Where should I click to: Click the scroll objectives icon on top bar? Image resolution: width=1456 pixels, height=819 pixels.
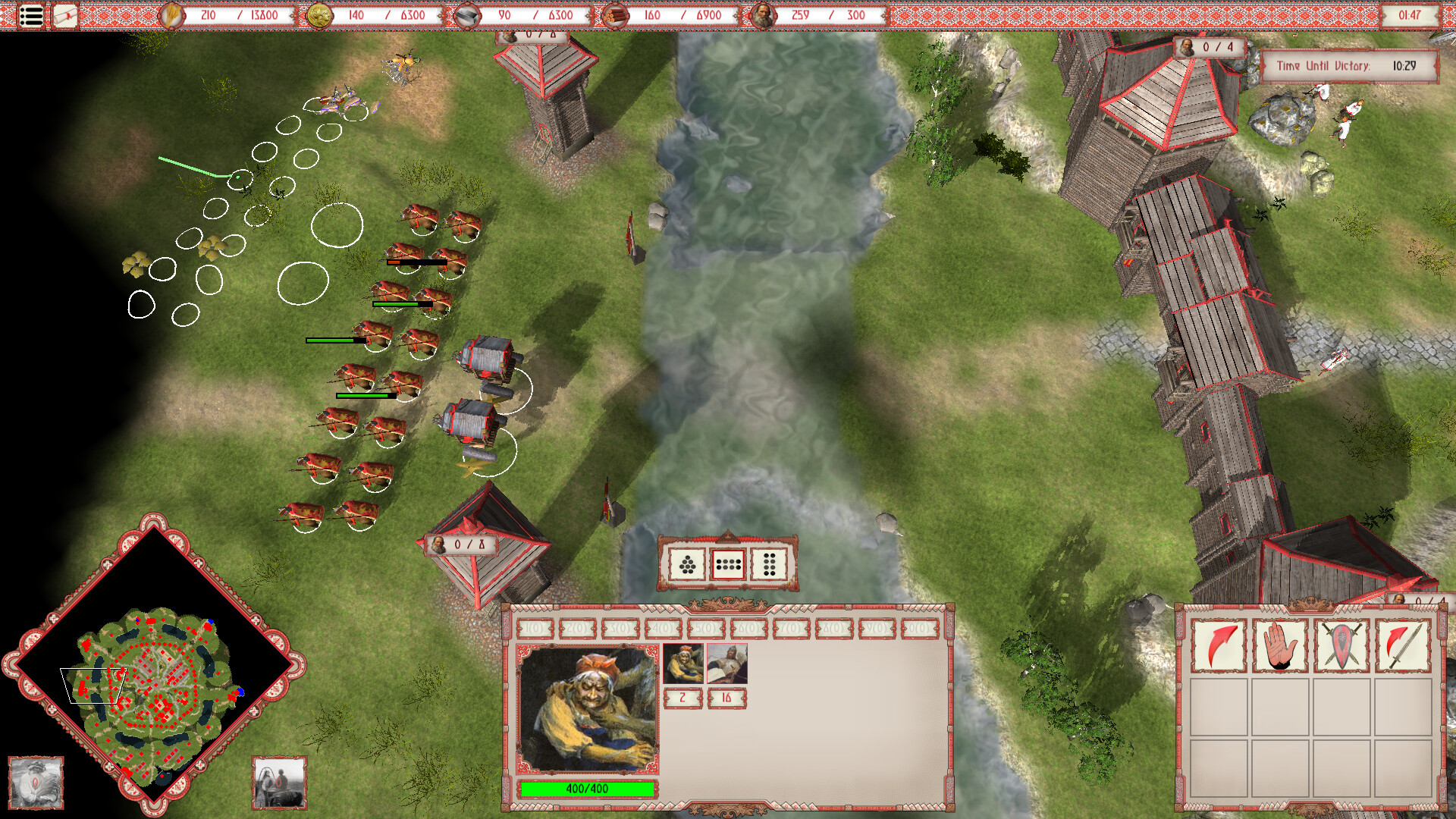[65, 14]
